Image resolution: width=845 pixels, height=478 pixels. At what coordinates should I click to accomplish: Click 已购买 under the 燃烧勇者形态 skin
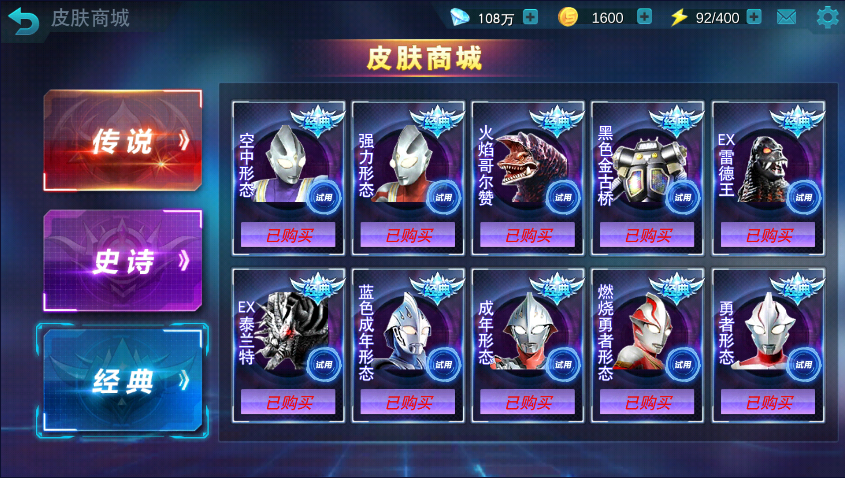tap(648, 403)
